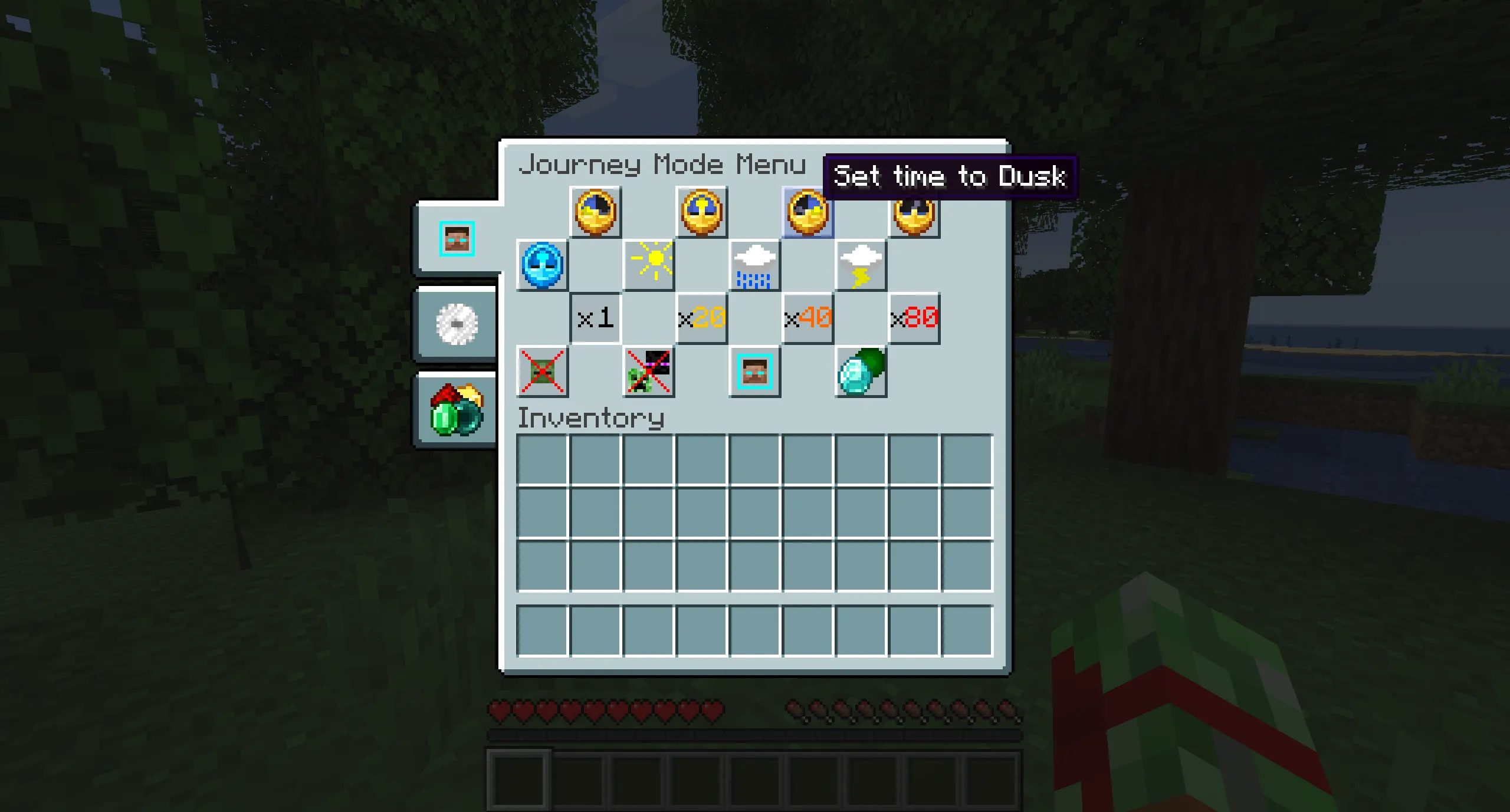Click the thunderstorm weather icon

pyautogui.click(x=859, y=267)
